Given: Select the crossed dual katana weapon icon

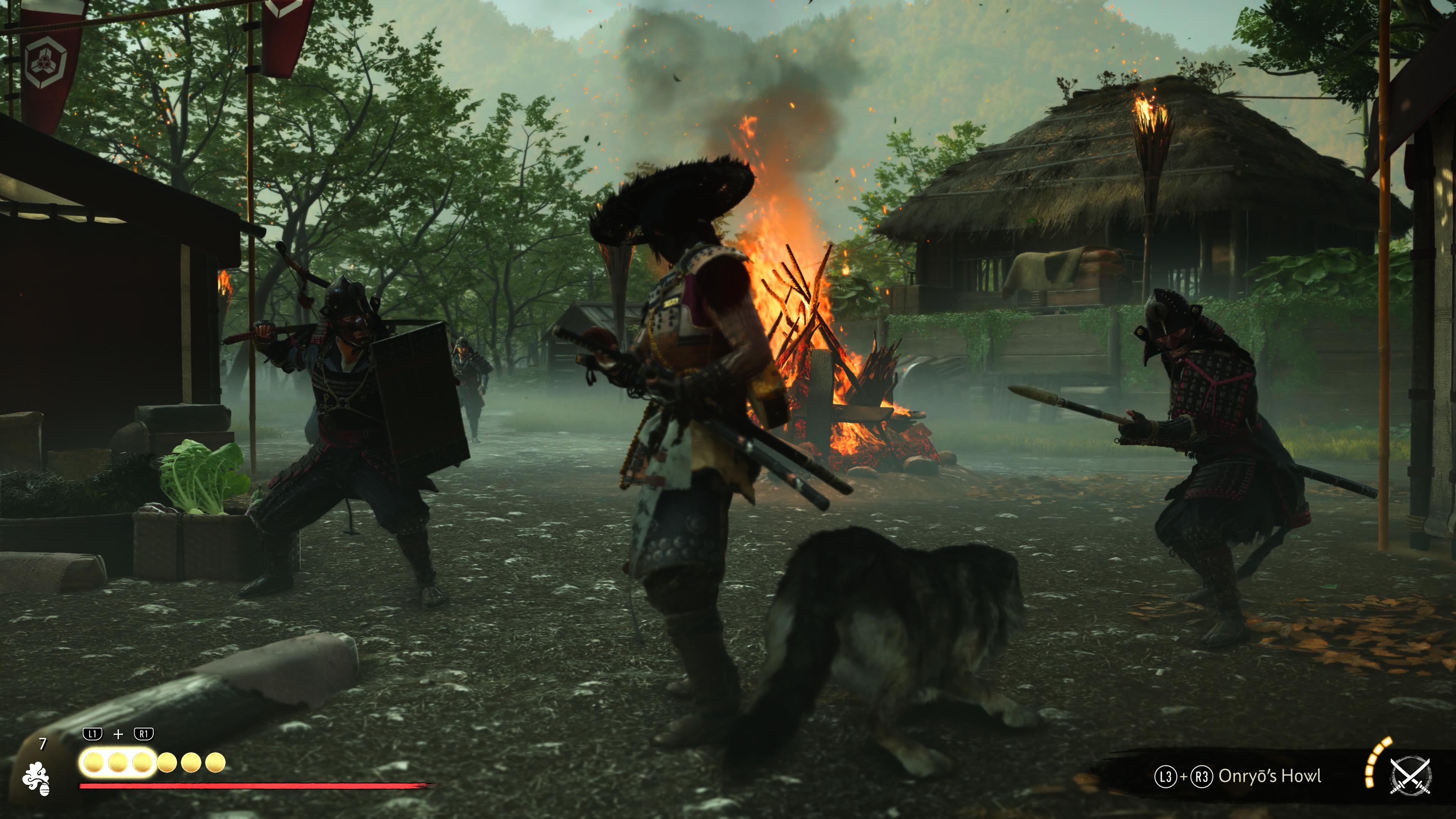Looking at the screenshot, I should coord(1410,775).
